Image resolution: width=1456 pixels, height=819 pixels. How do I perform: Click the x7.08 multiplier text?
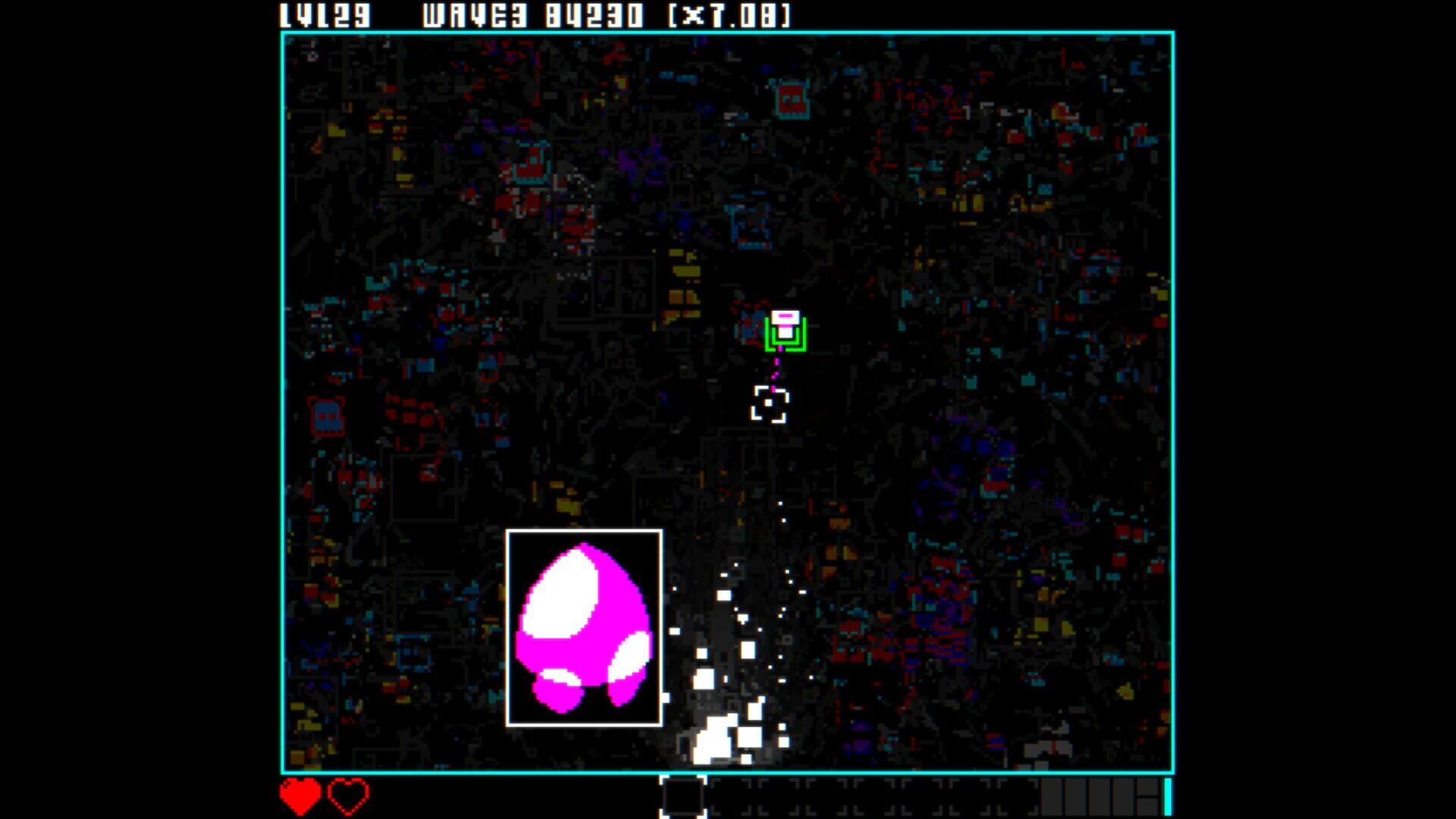pos(728,14)
